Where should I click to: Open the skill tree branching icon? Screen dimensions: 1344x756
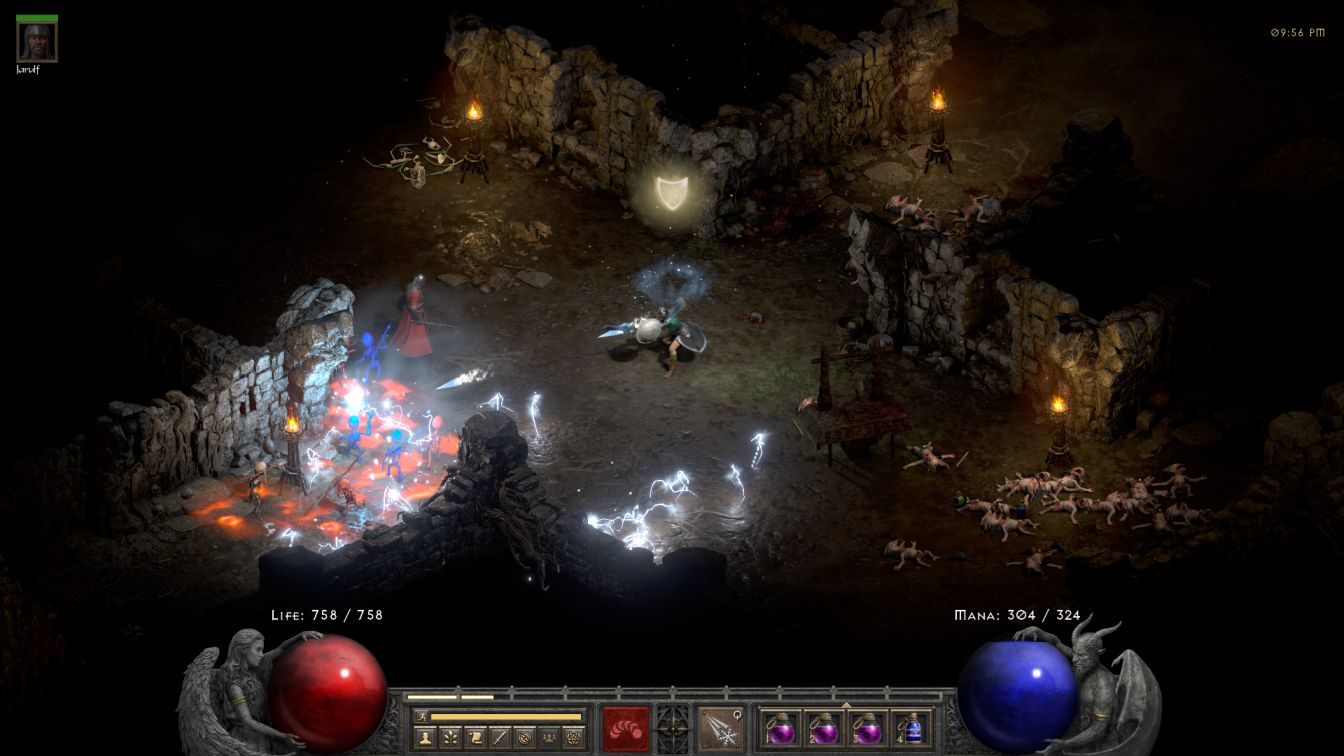pyautogui.click(x=450, y=738)
